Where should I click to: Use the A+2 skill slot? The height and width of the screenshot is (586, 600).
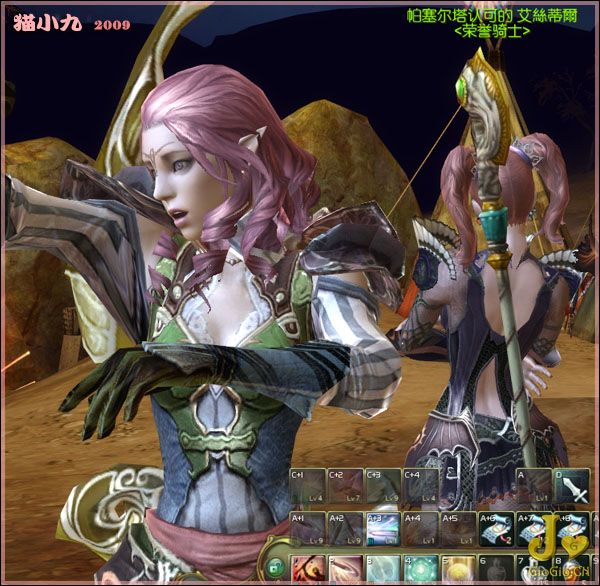click(345, 528)
